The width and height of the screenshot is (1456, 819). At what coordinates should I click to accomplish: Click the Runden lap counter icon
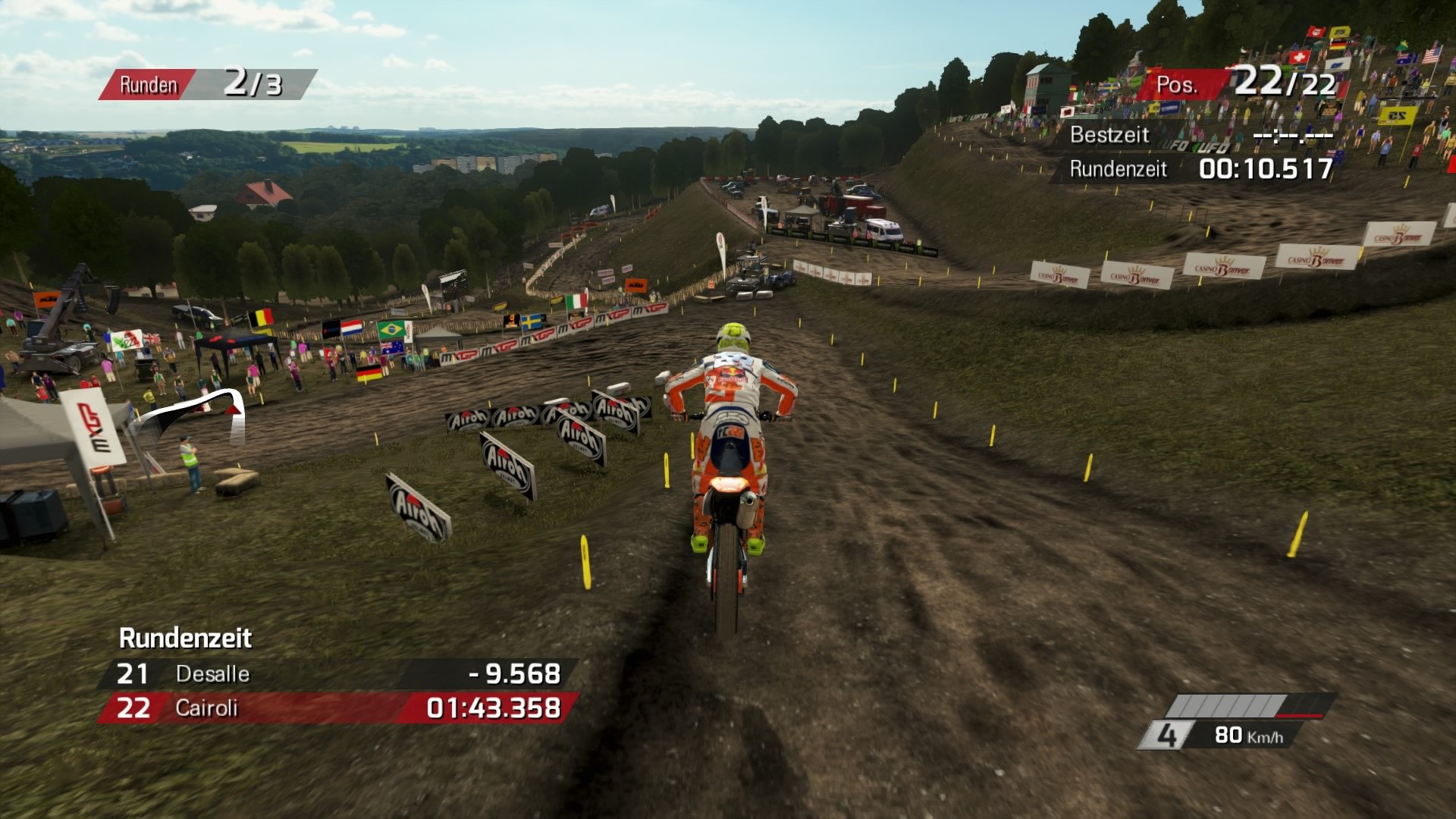click(149, 84)
